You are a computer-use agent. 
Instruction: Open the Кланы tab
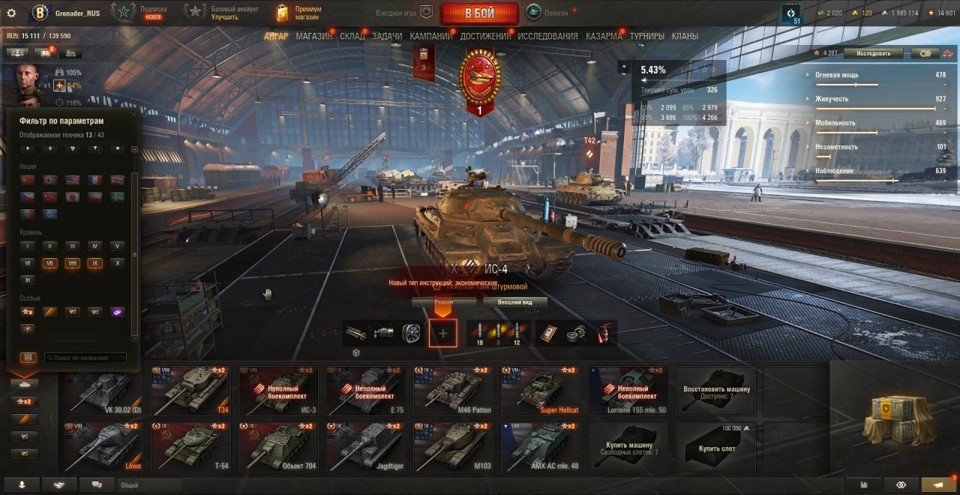[x=685, y=36]
